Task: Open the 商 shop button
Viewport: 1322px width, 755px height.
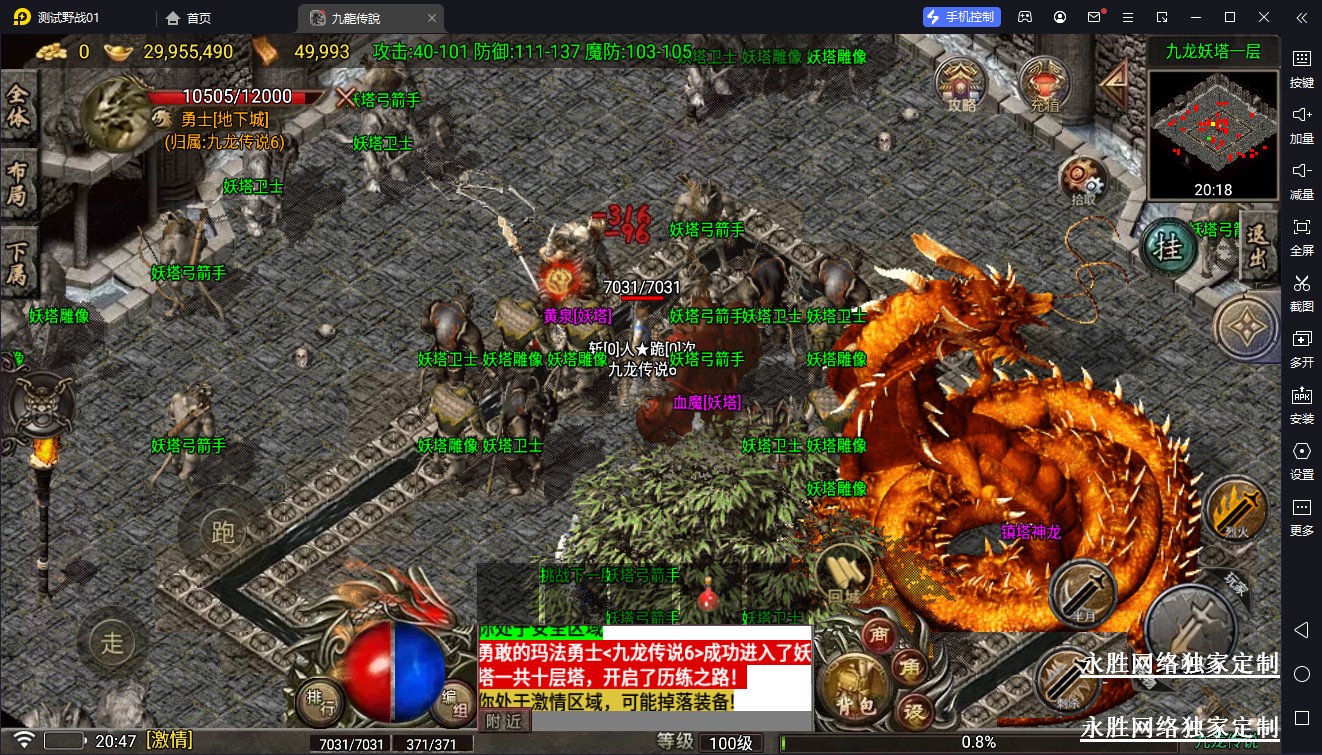Action: tap(881, 633)
